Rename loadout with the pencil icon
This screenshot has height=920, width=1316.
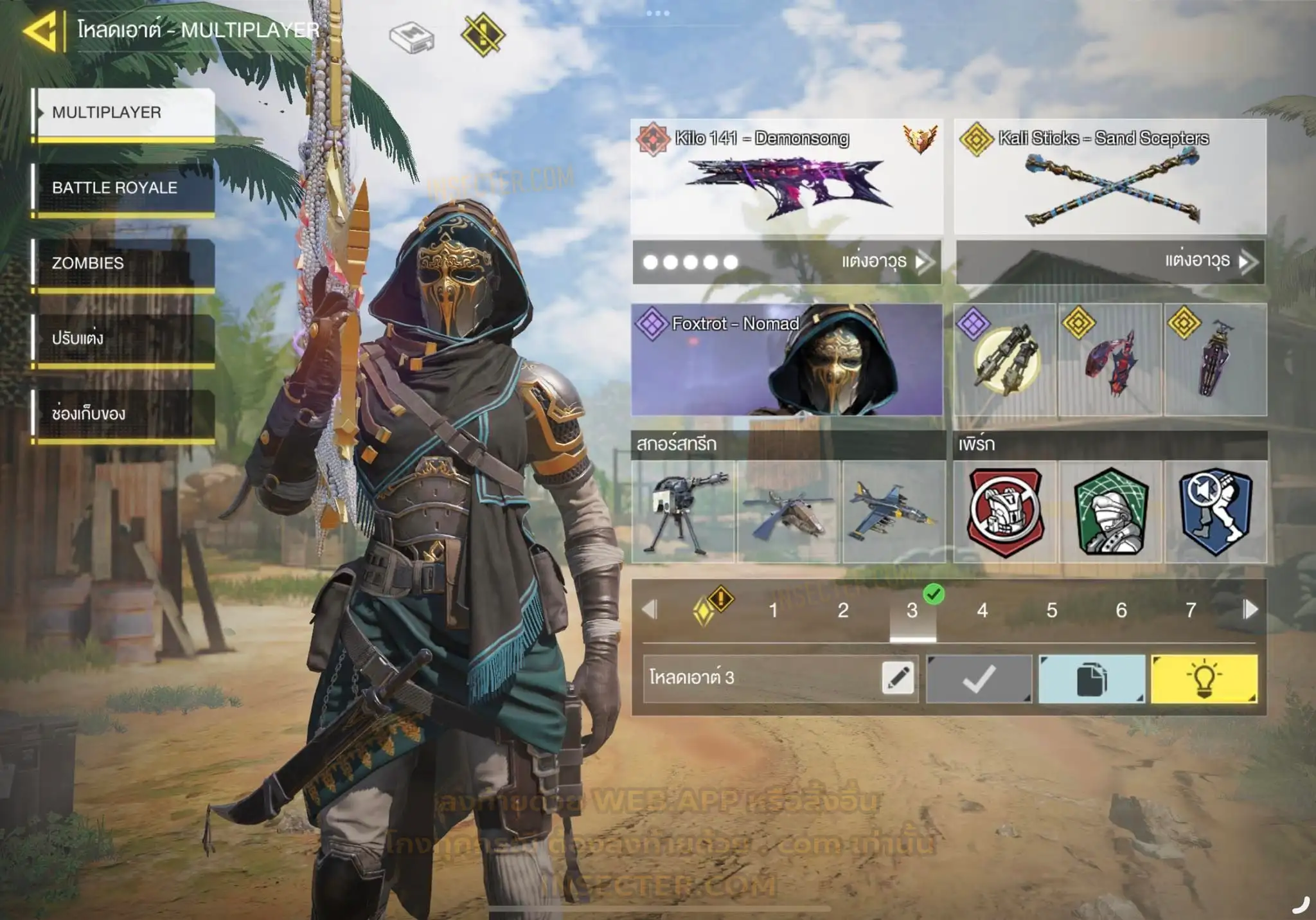tap(898, 678)
